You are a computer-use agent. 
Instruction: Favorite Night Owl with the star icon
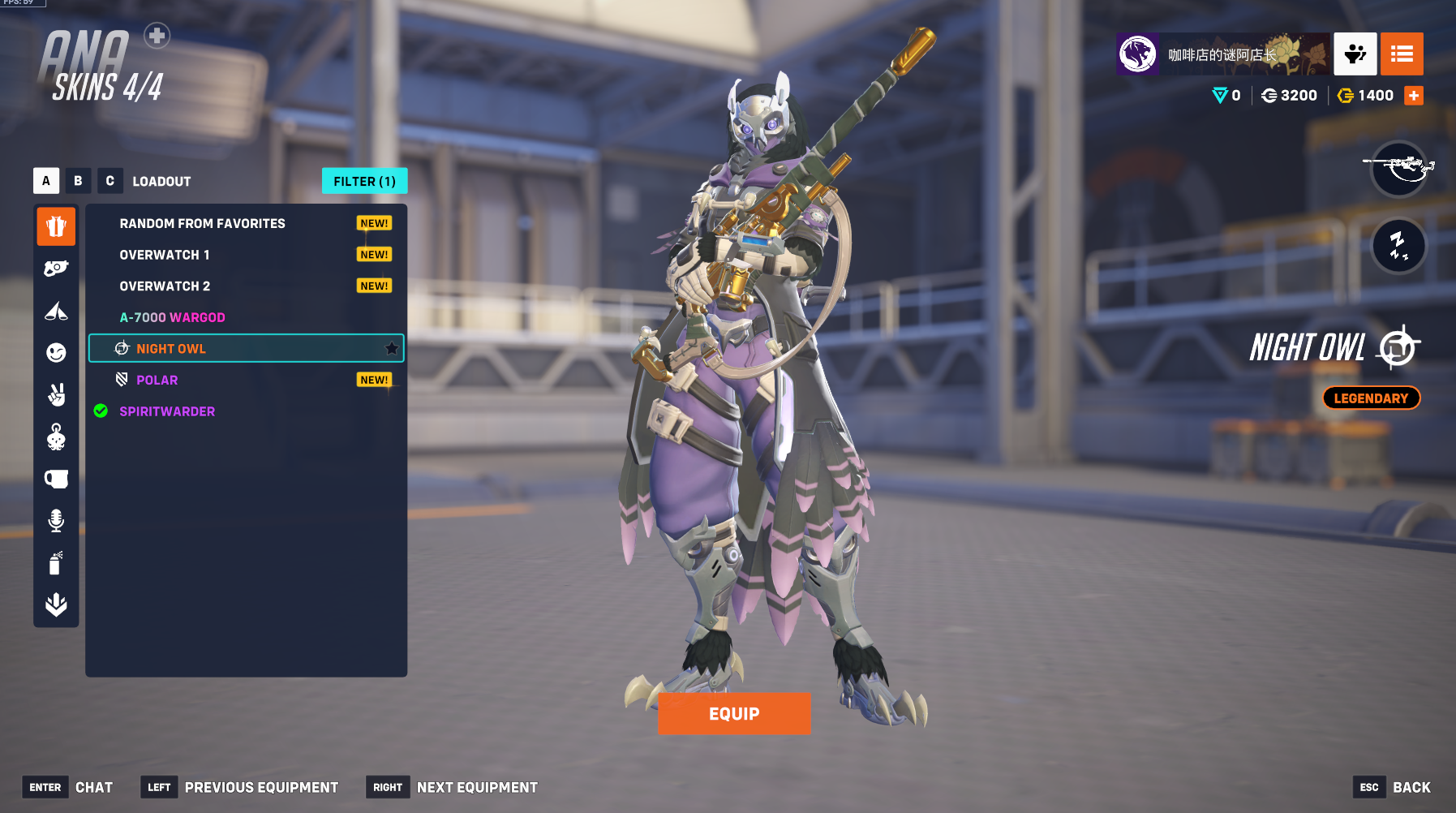[x=392, y=349]
